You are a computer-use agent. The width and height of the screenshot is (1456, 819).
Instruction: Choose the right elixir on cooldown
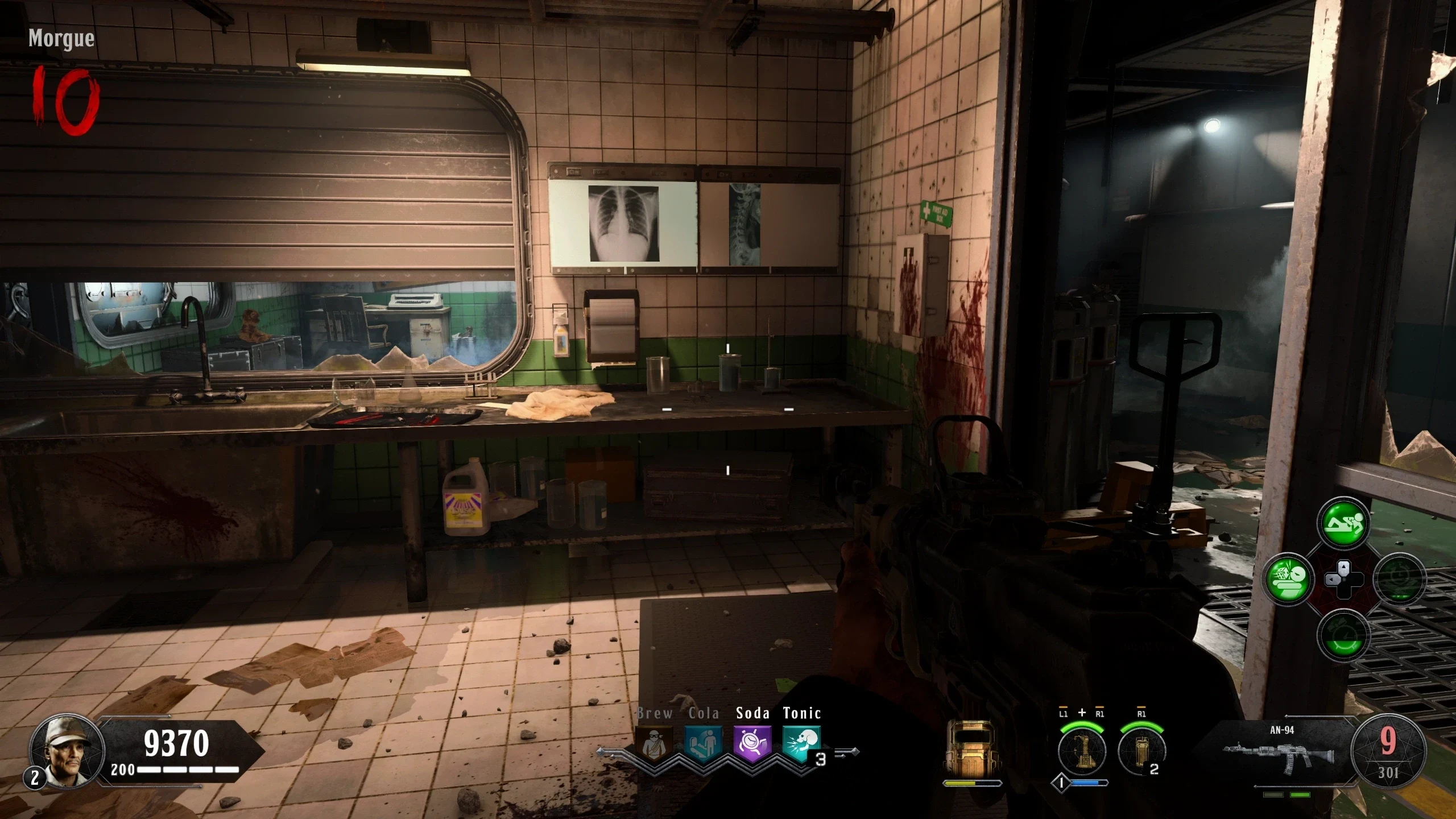pyautogui.click(x=1399, y=579)
